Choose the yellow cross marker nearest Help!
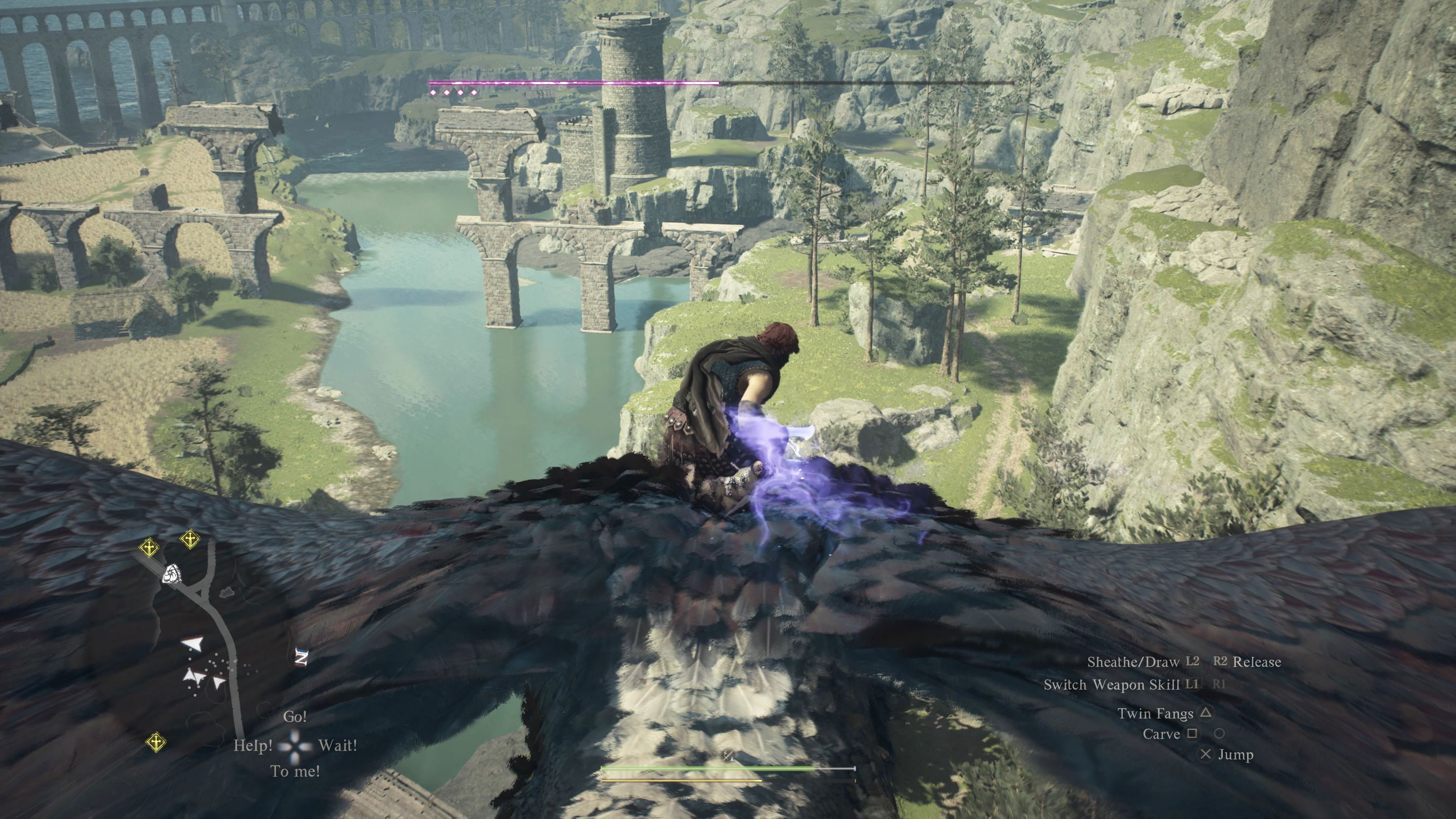This screenshot has width=1456, height=819. (x=156, y=742)
